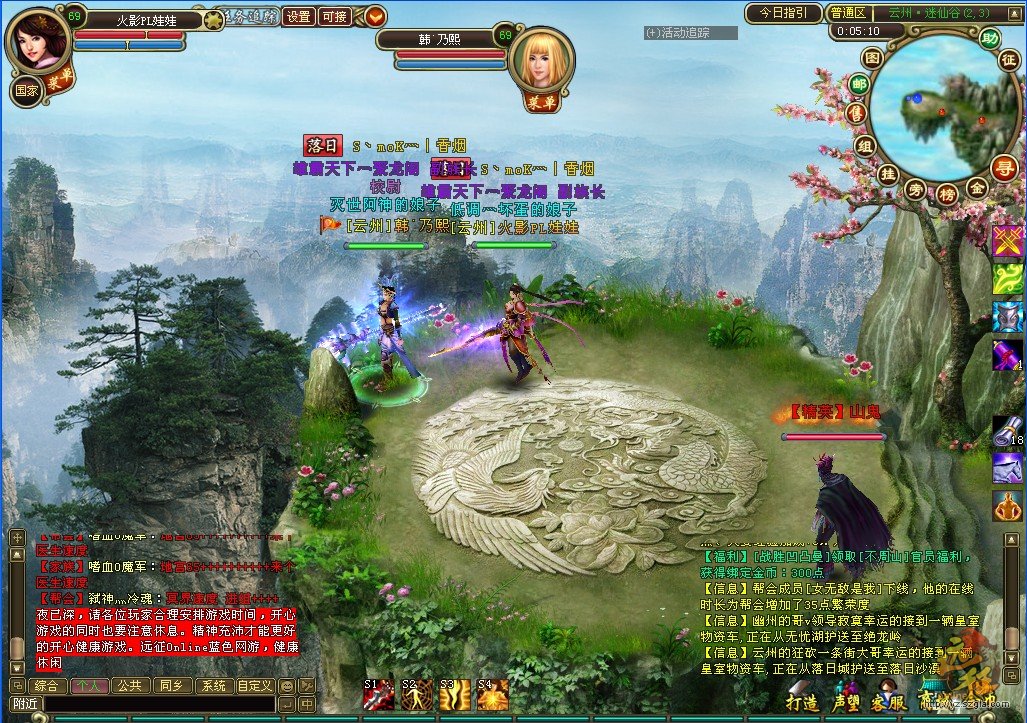Open the 邮 mail button beside the minimap
Viewport: 1027px width, 723px height.
click(858, 84)
